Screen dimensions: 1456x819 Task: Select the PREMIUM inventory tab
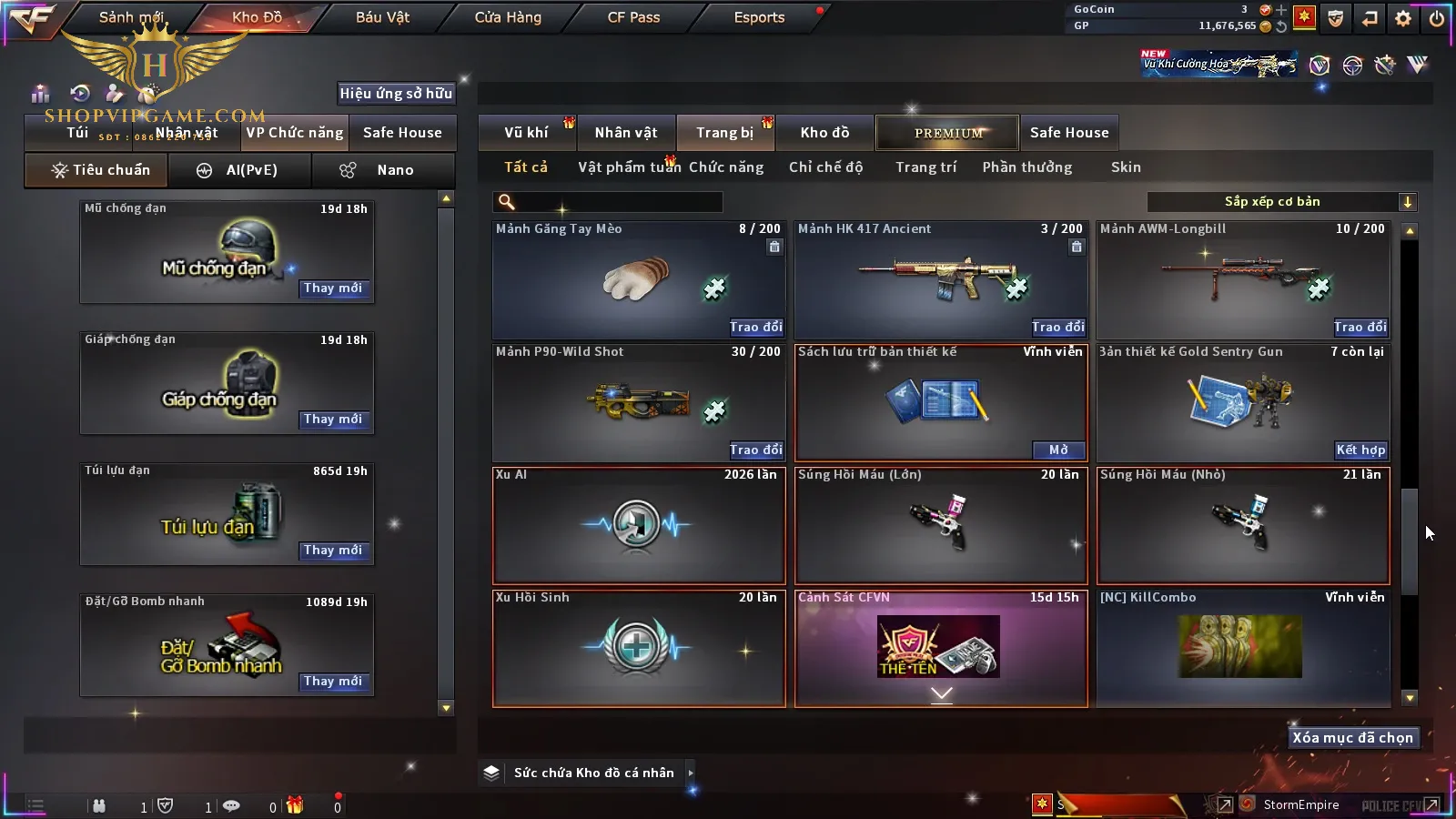coord(948,133)
